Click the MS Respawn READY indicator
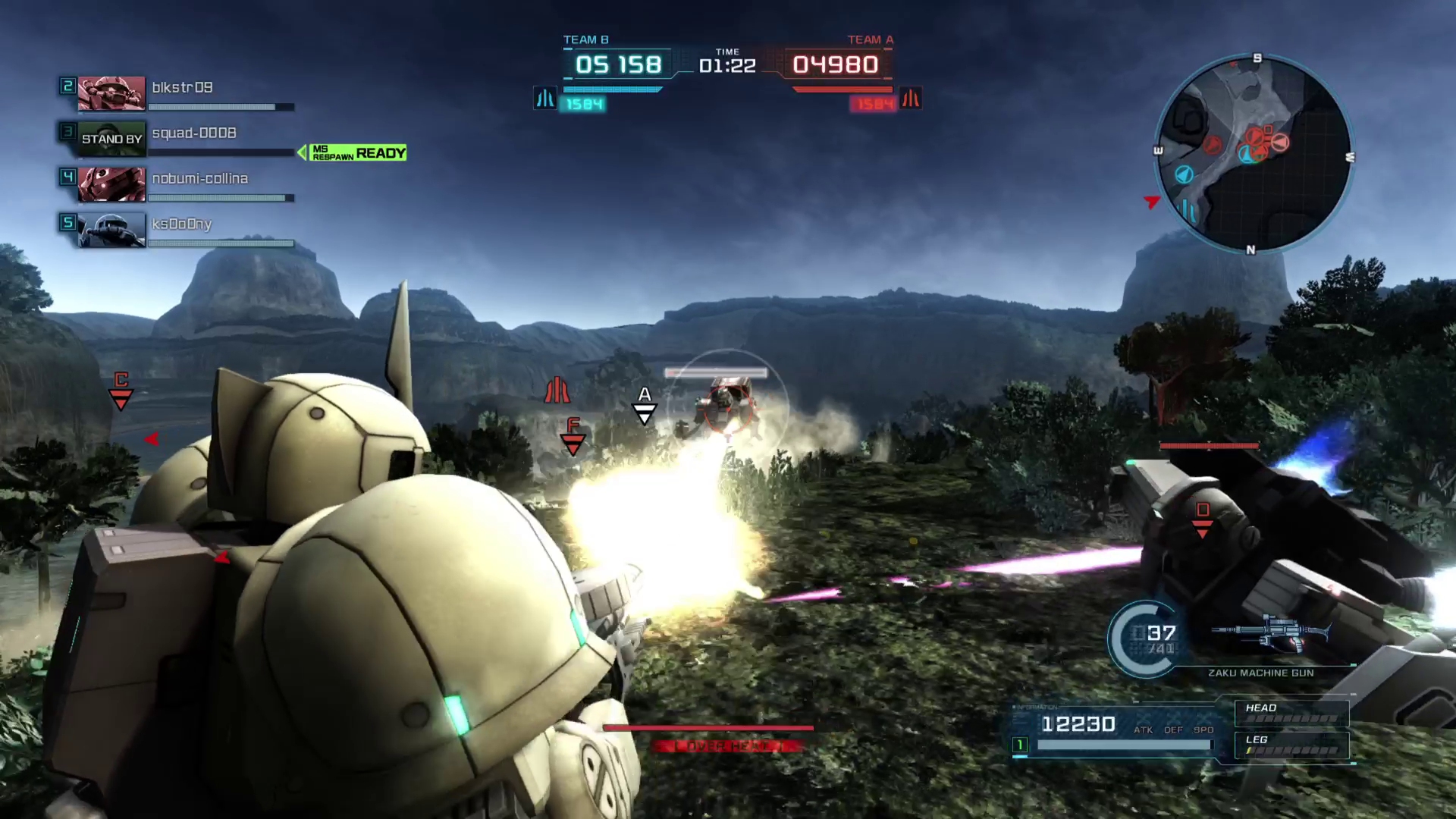1456x819 pixels. point(357,153)
